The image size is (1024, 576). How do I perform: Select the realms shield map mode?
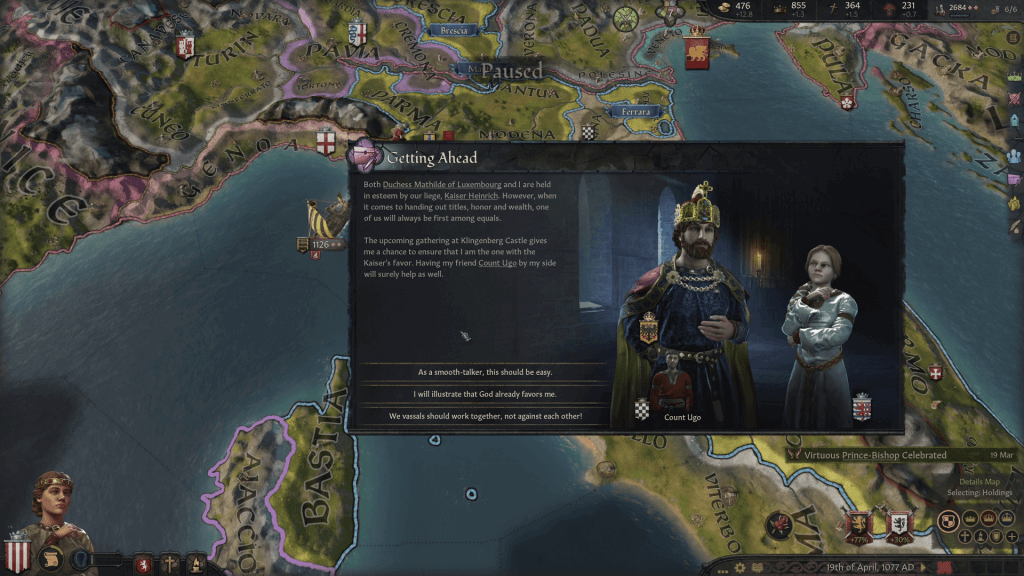tap(948, 520)
